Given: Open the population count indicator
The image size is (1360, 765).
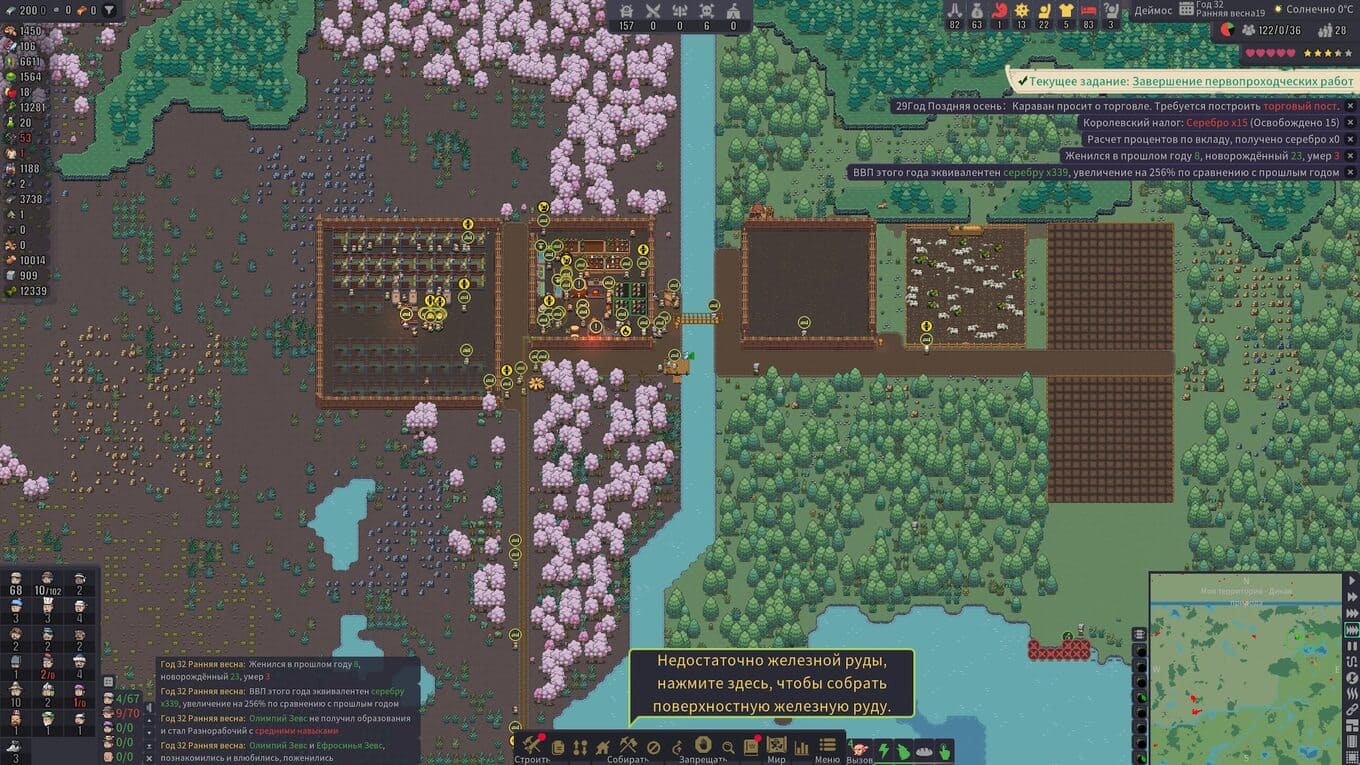Looking at the screenshot, I should tap(1270, 31).
